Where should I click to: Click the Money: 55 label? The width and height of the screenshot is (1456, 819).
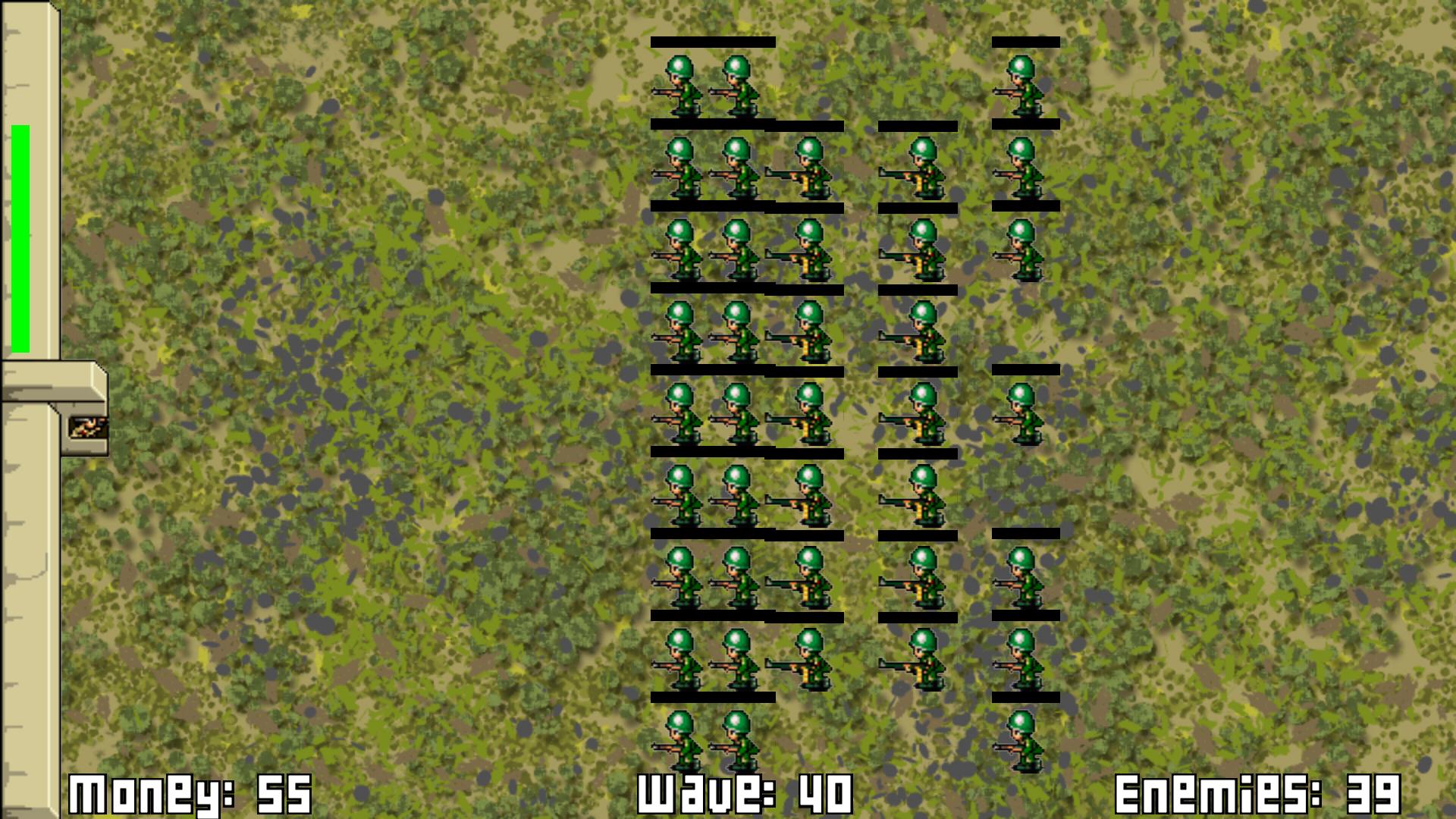click(190, 792)
